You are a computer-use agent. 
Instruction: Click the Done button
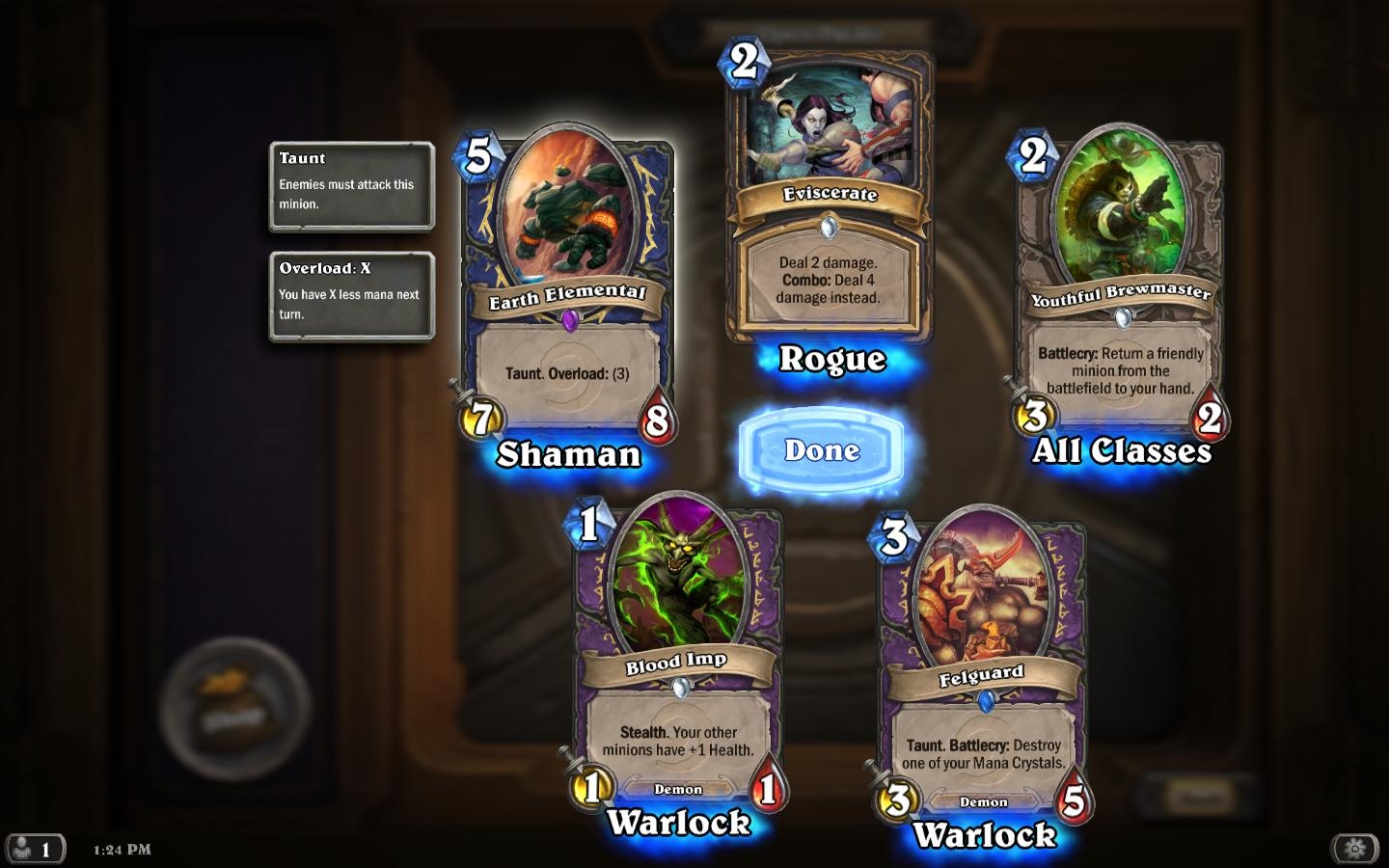pos(822,450)
